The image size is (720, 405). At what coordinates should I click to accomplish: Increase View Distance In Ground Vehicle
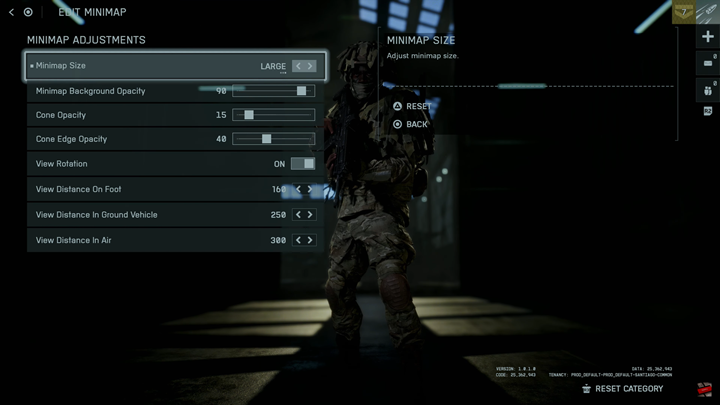[310, 215]
